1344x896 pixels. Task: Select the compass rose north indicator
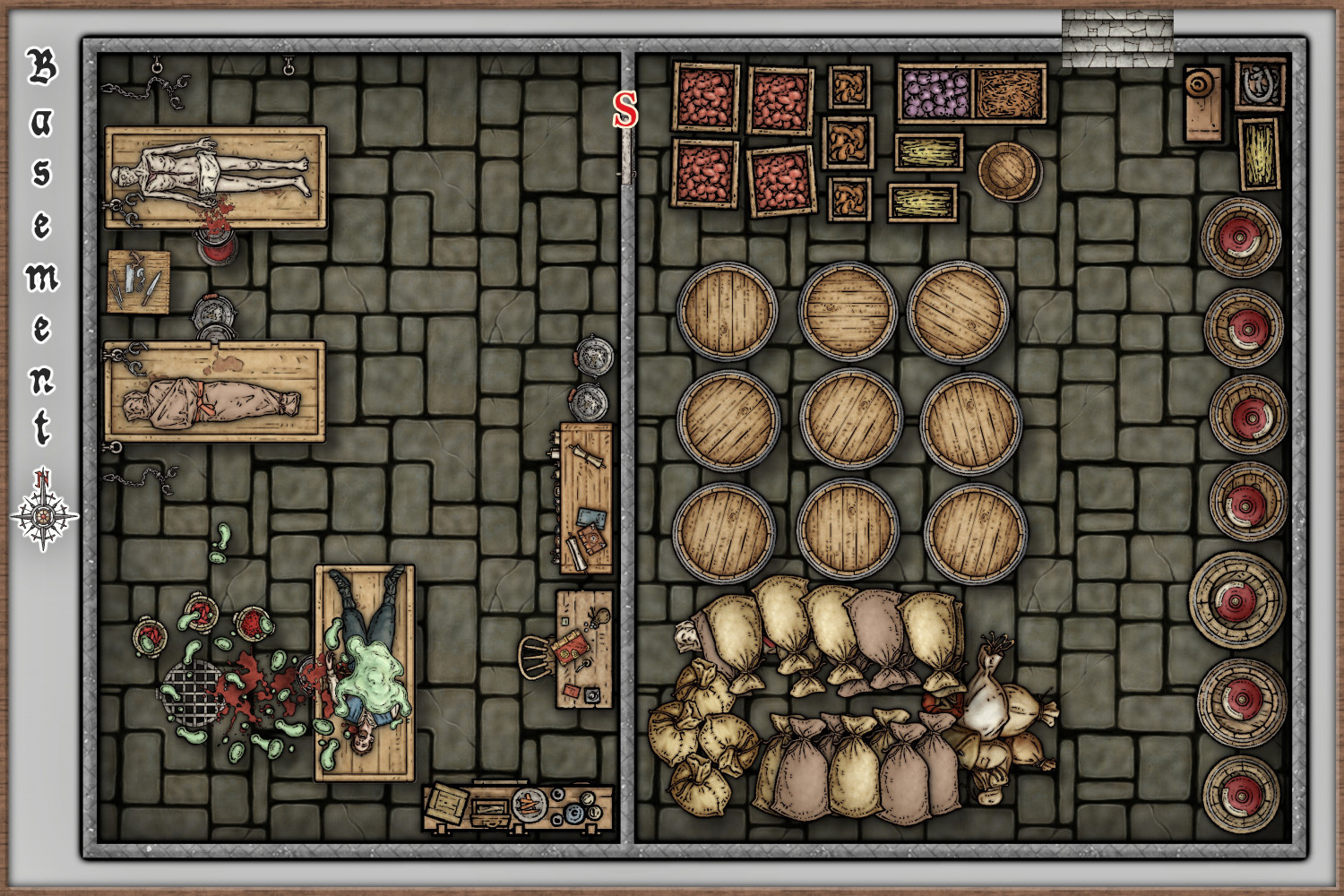(43, 513)
